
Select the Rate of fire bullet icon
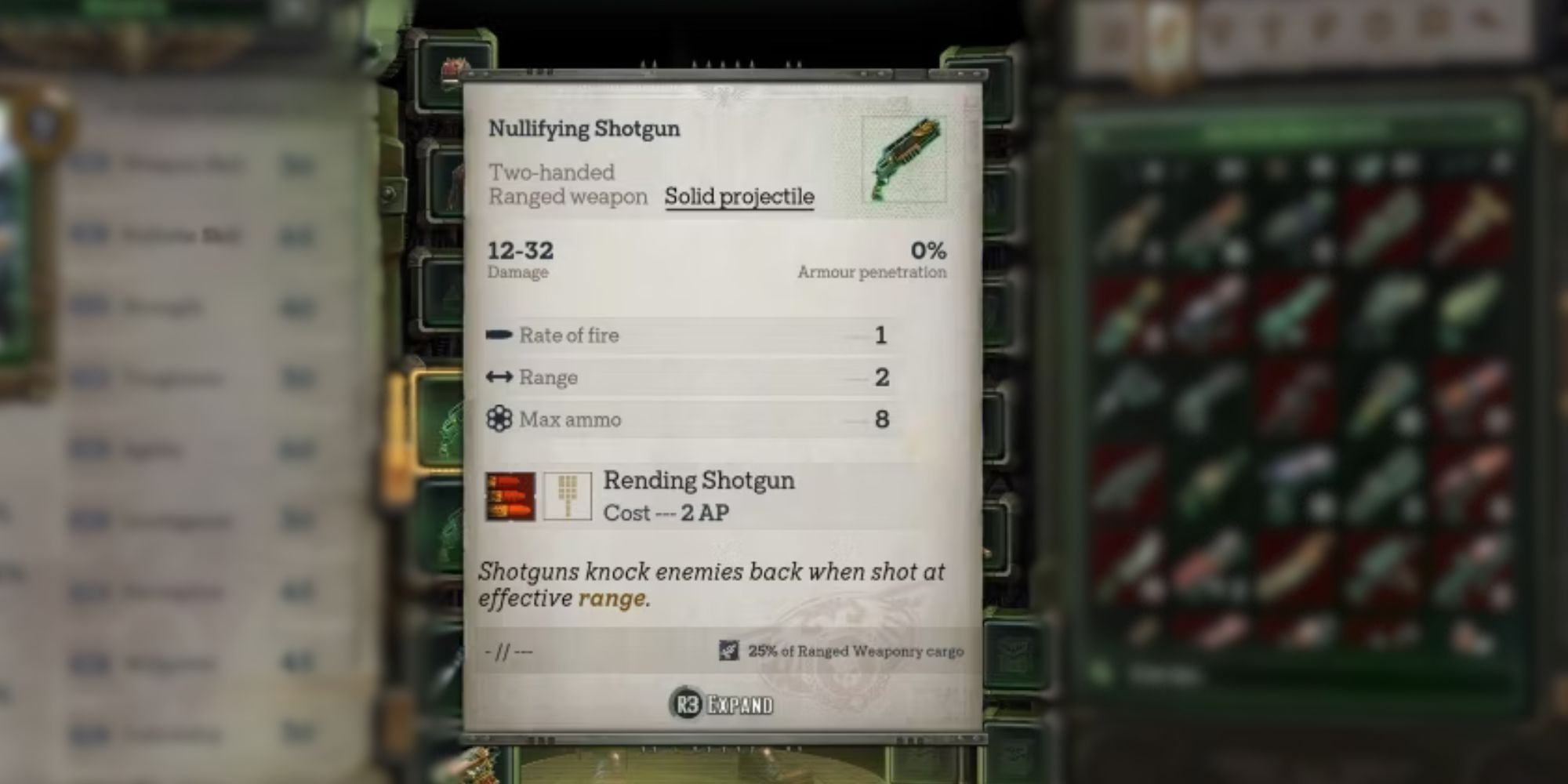click(499, 335)
